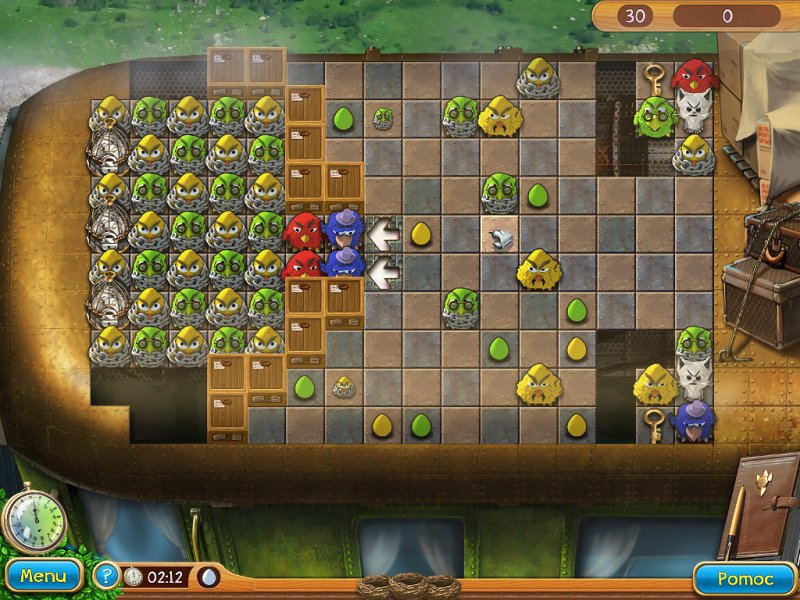Open the Pomoc help button
This screenshot has height=600, width=800.
[745, 578]
